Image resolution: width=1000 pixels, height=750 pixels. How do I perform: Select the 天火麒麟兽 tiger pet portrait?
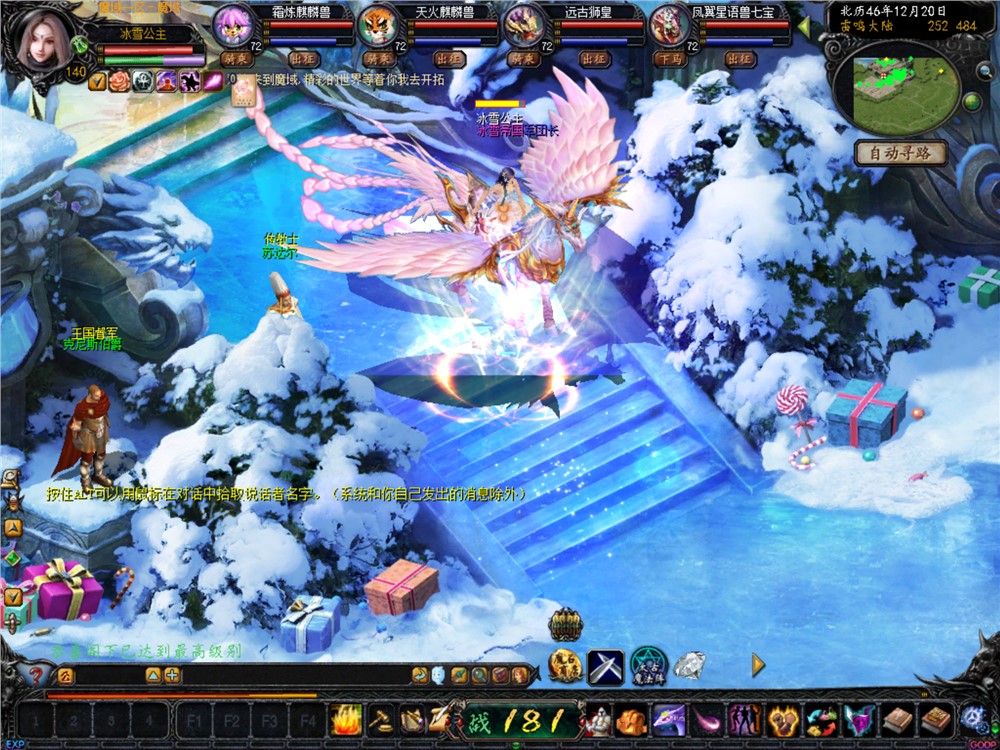(380, 24)
